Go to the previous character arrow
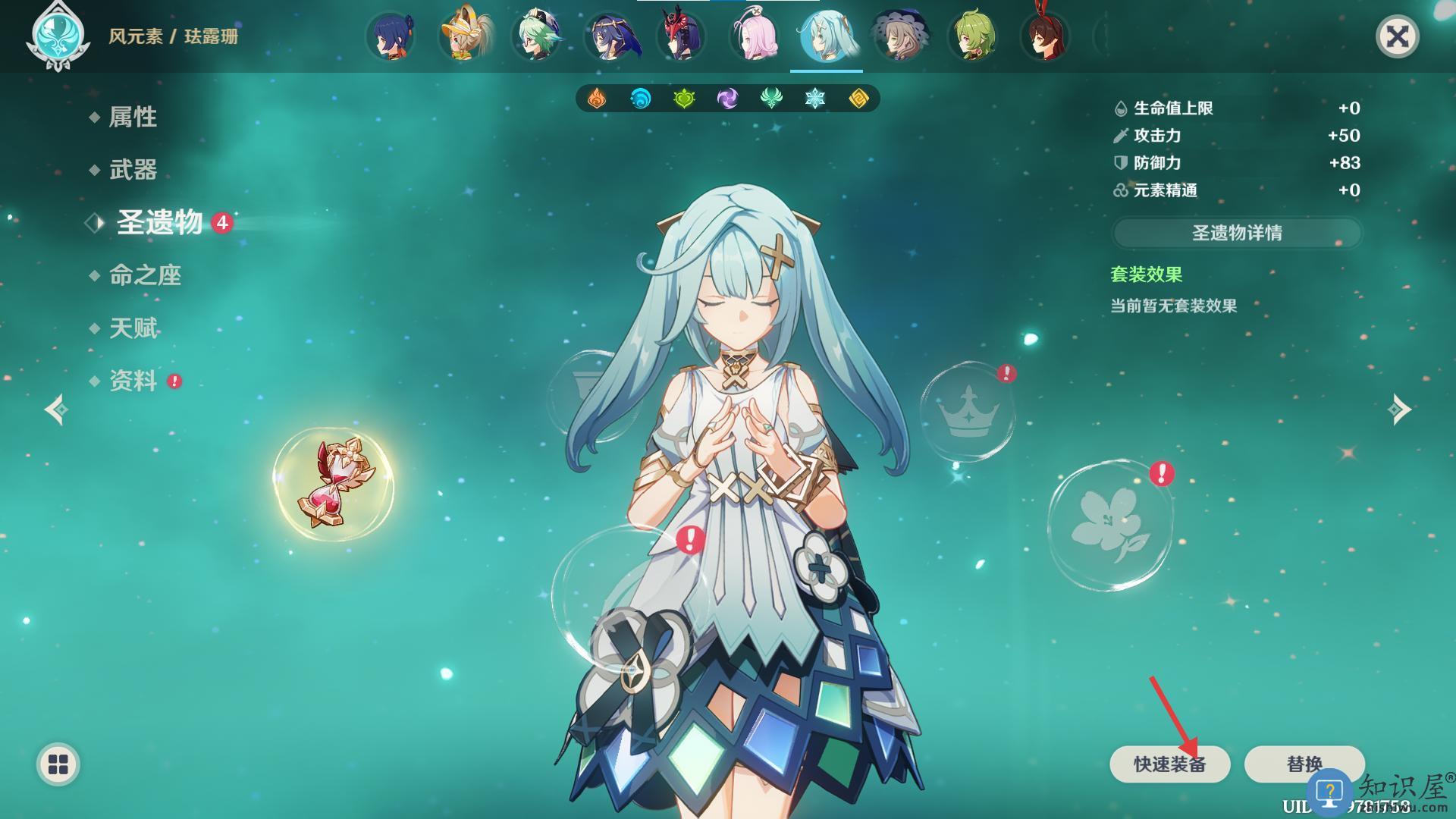The image size is (1456, 819). pyautogui.click(x=57, y=410)
